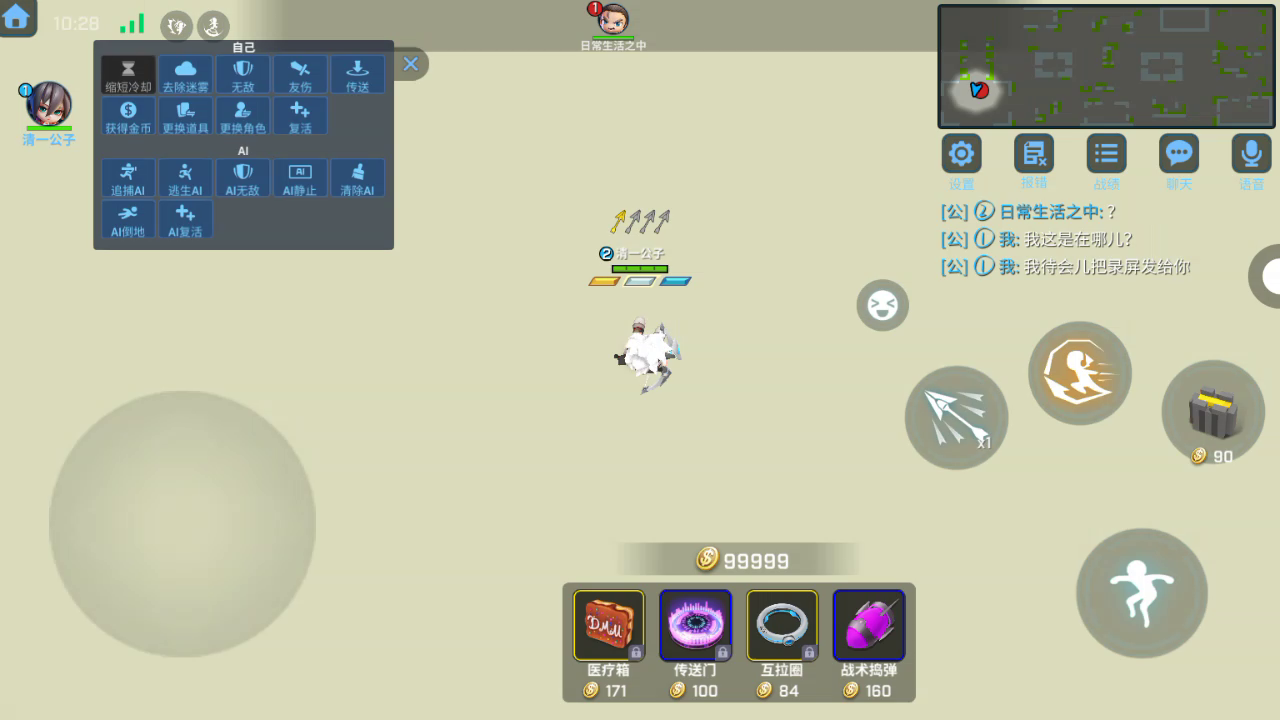Spawn a 追捕AI chaser bot
The width and height of the screenshot is (1280, 720).
[x=128, y=178]
